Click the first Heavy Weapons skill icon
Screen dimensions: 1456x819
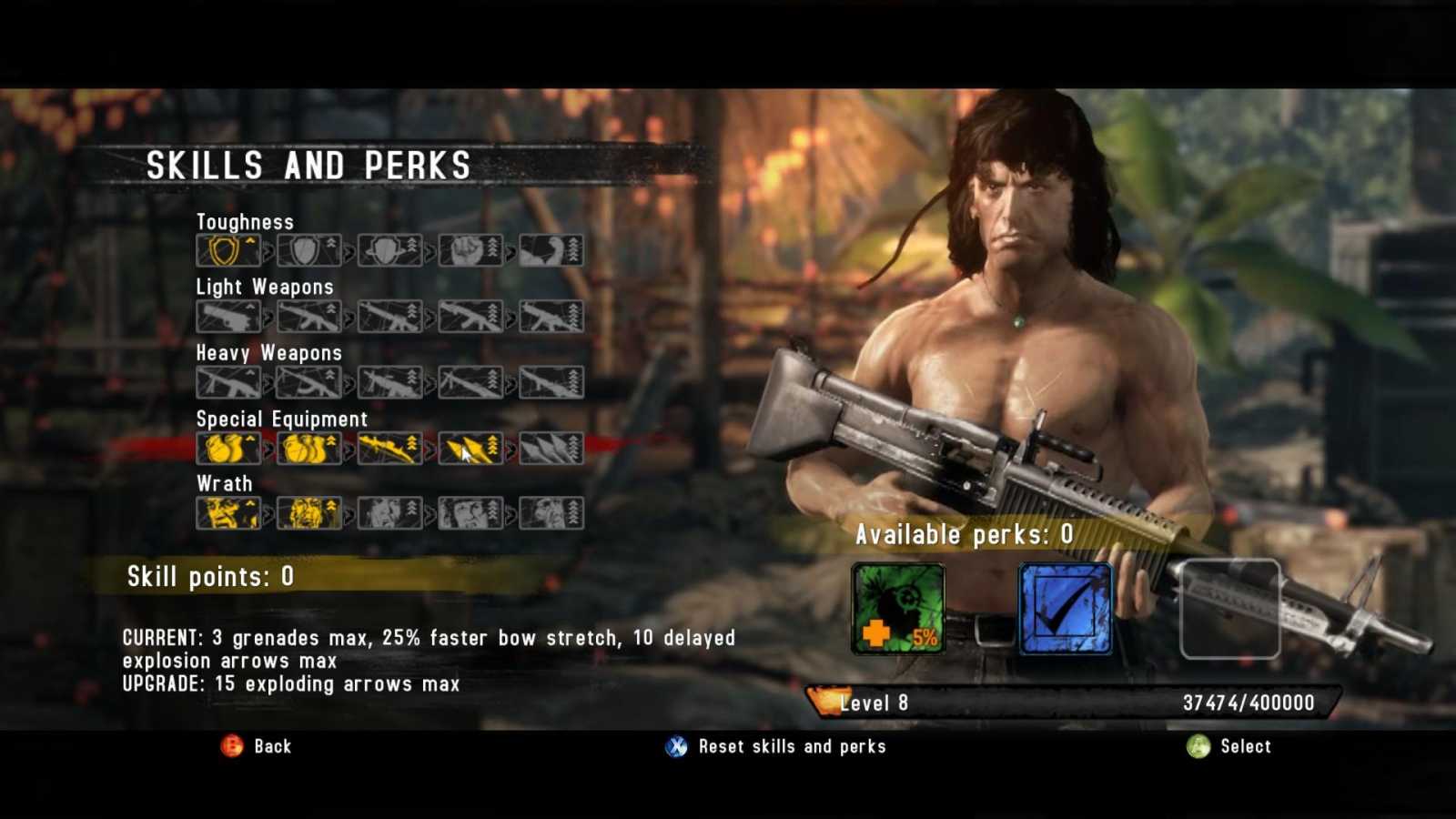coord(228,382)
